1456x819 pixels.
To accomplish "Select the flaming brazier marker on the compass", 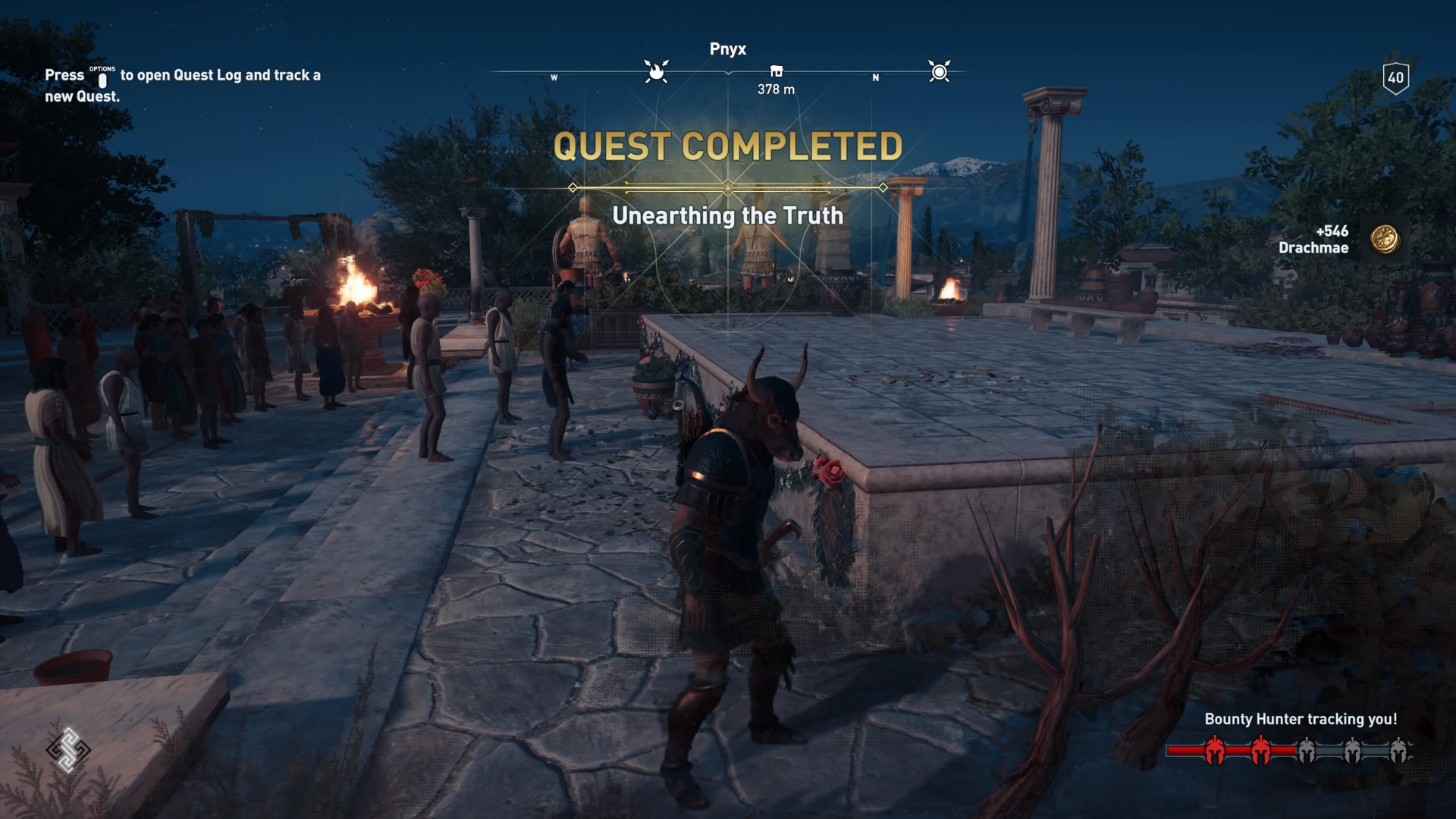I will pyautogui.click(x=654, y=71).
